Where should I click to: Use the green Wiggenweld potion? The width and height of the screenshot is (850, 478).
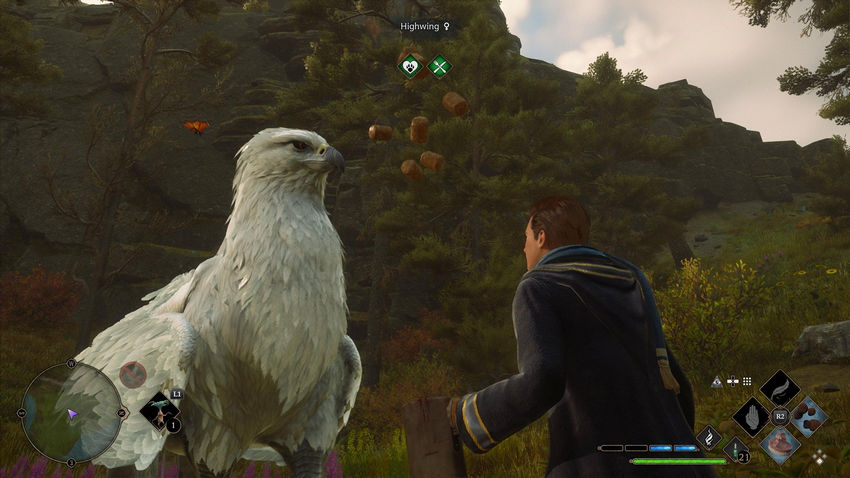(x=737, y=448)
